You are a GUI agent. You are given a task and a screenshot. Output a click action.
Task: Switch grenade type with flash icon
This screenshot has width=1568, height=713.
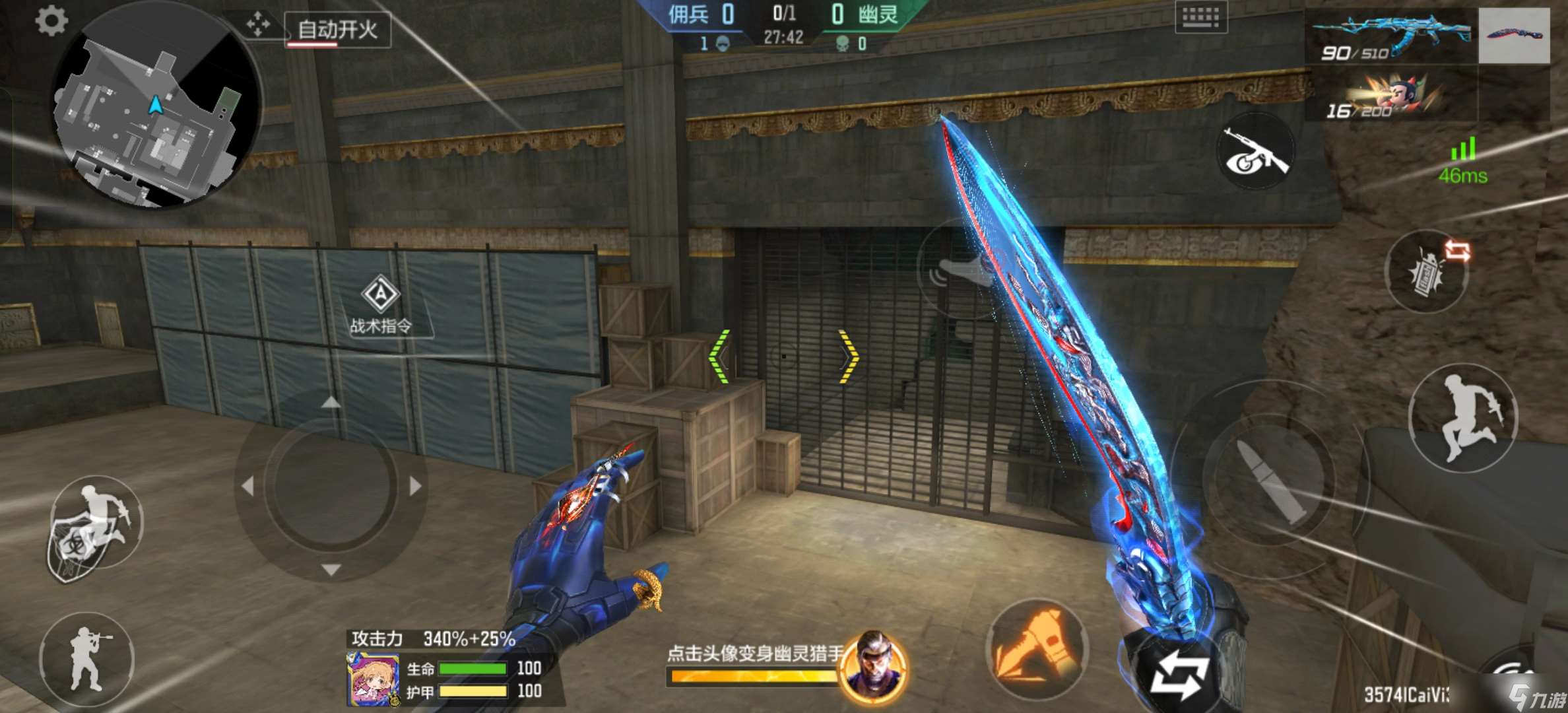pyautogui.click(x=1428, y=271)
